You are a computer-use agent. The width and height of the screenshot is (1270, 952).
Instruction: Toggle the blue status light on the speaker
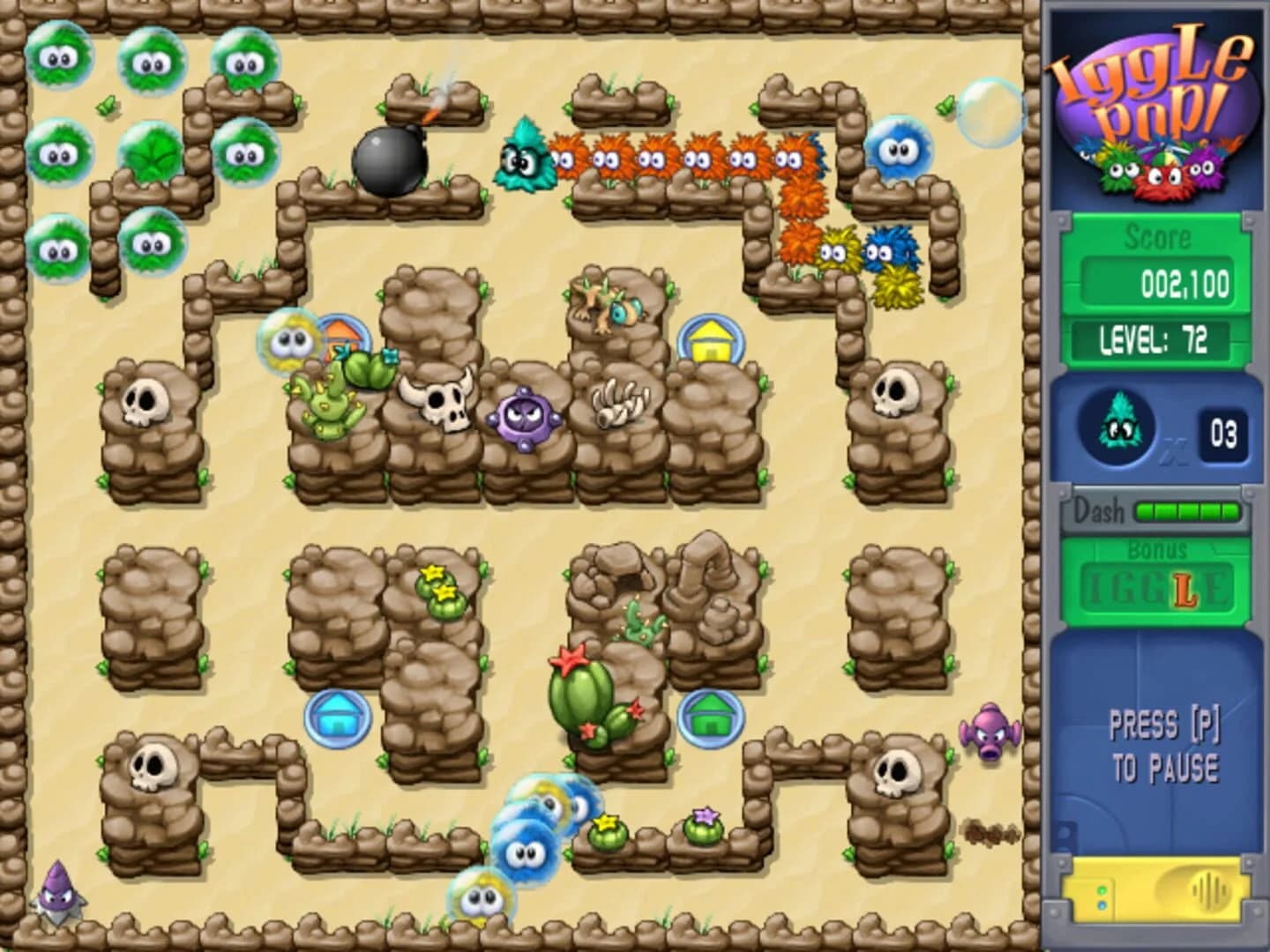[1102, 904]
